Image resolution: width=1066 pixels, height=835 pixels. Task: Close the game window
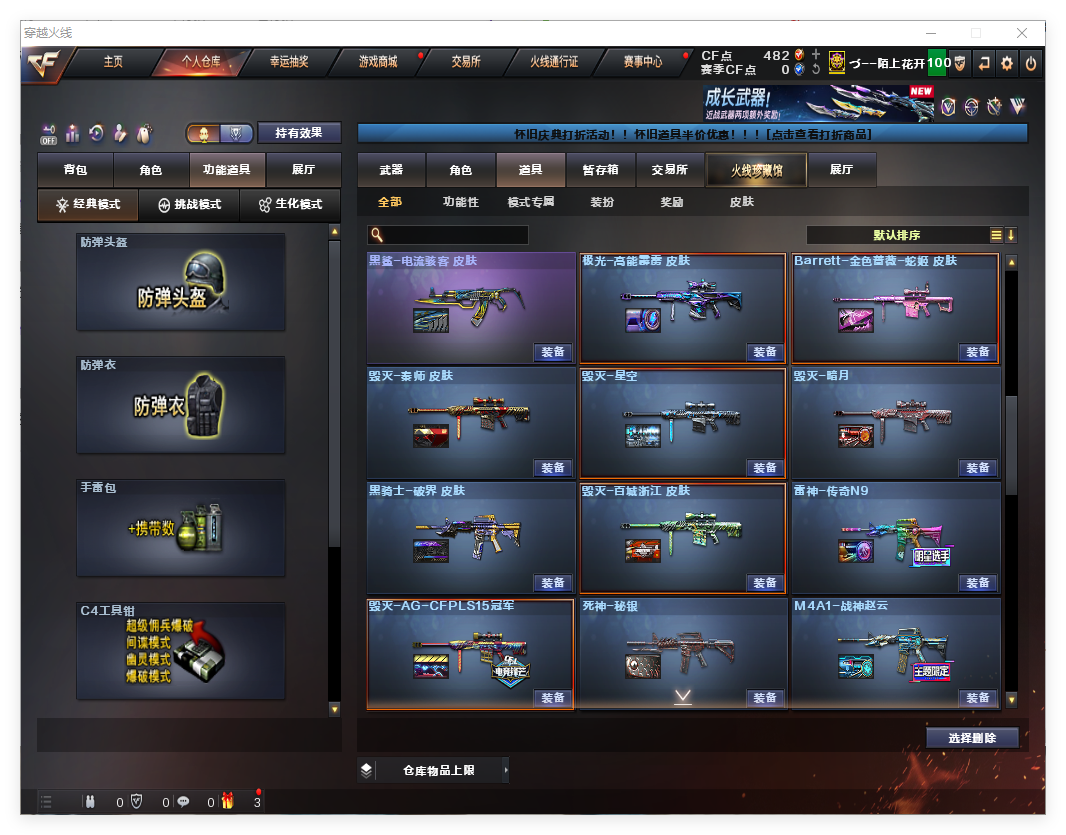pyautogui.click(x=1022, y=33)
